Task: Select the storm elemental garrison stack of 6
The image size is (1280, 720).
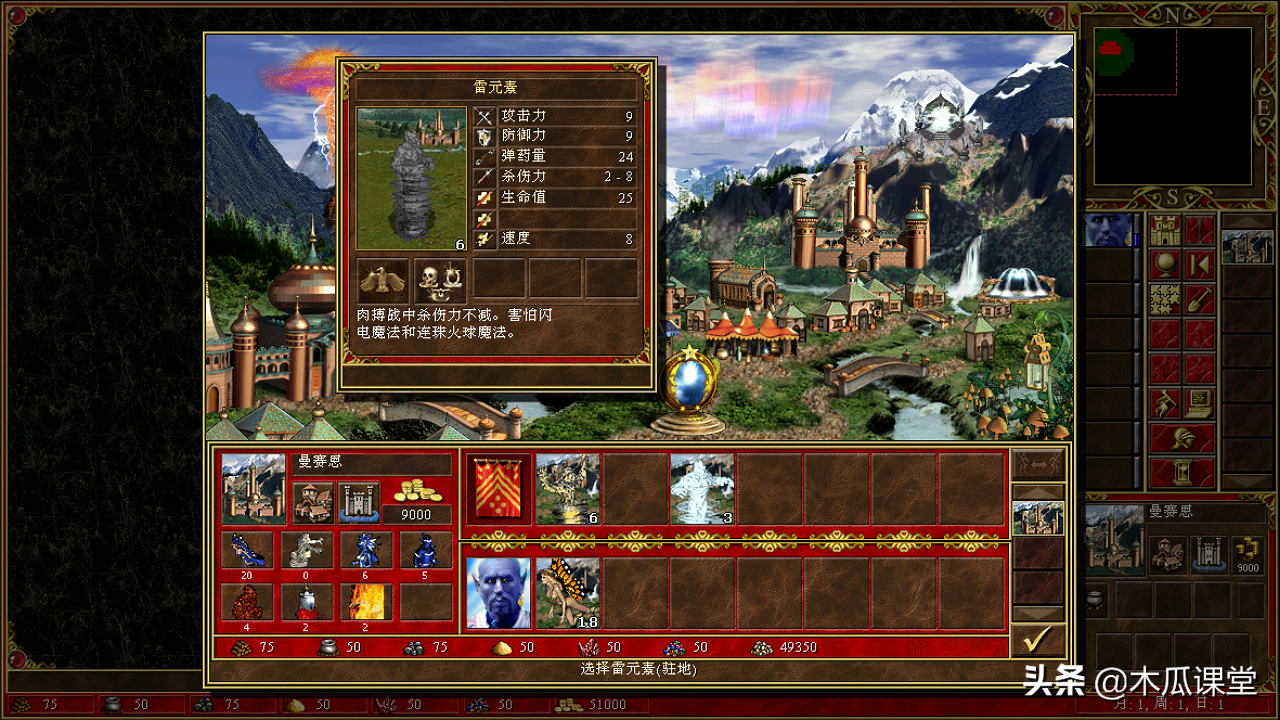Action: pos(567,489)
